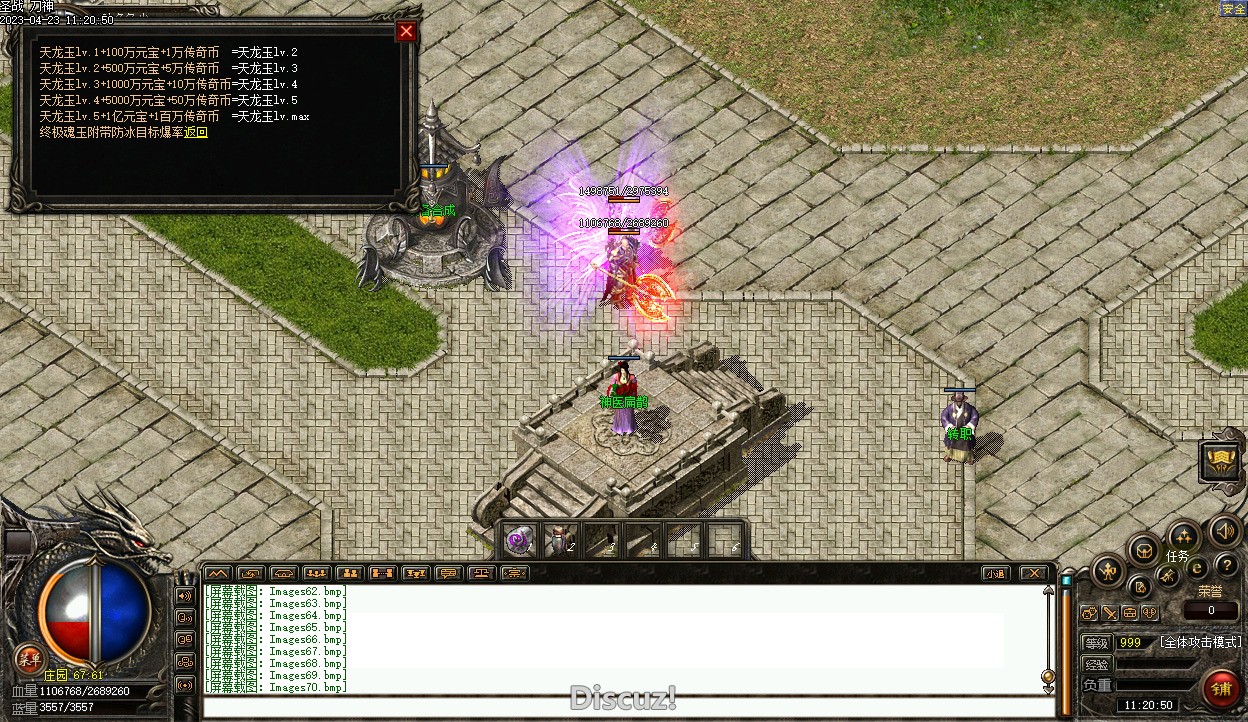Open the bag with the chest icon
This screenshot has width=1248, height=722.
[1144, 549]
